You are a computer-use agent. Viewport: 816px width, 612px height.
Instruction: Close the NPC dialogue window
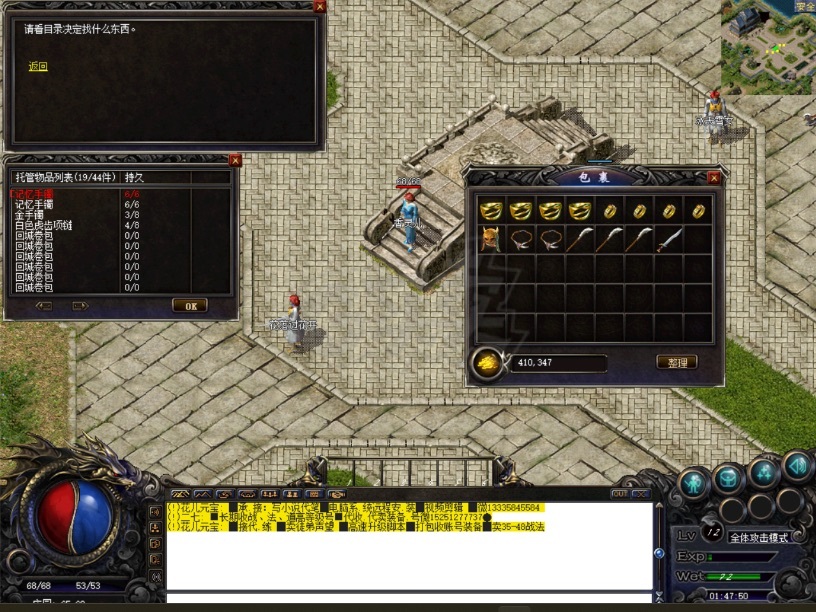[319, 6]
